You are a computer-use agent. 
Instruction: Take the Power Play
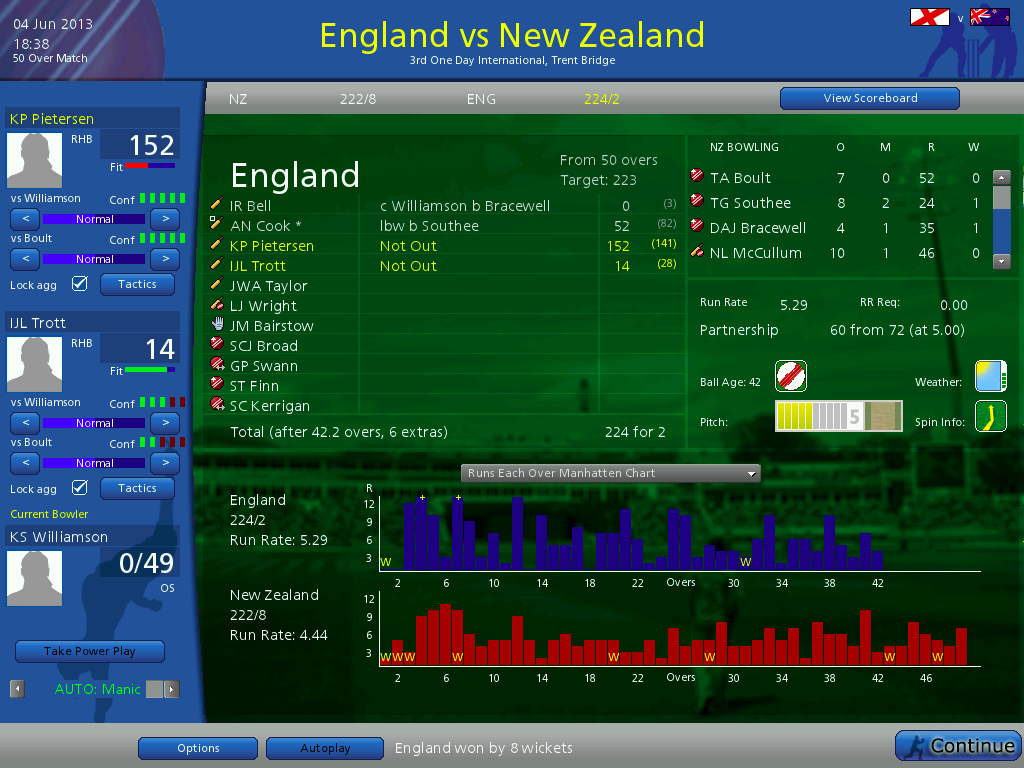click(90, 651)
